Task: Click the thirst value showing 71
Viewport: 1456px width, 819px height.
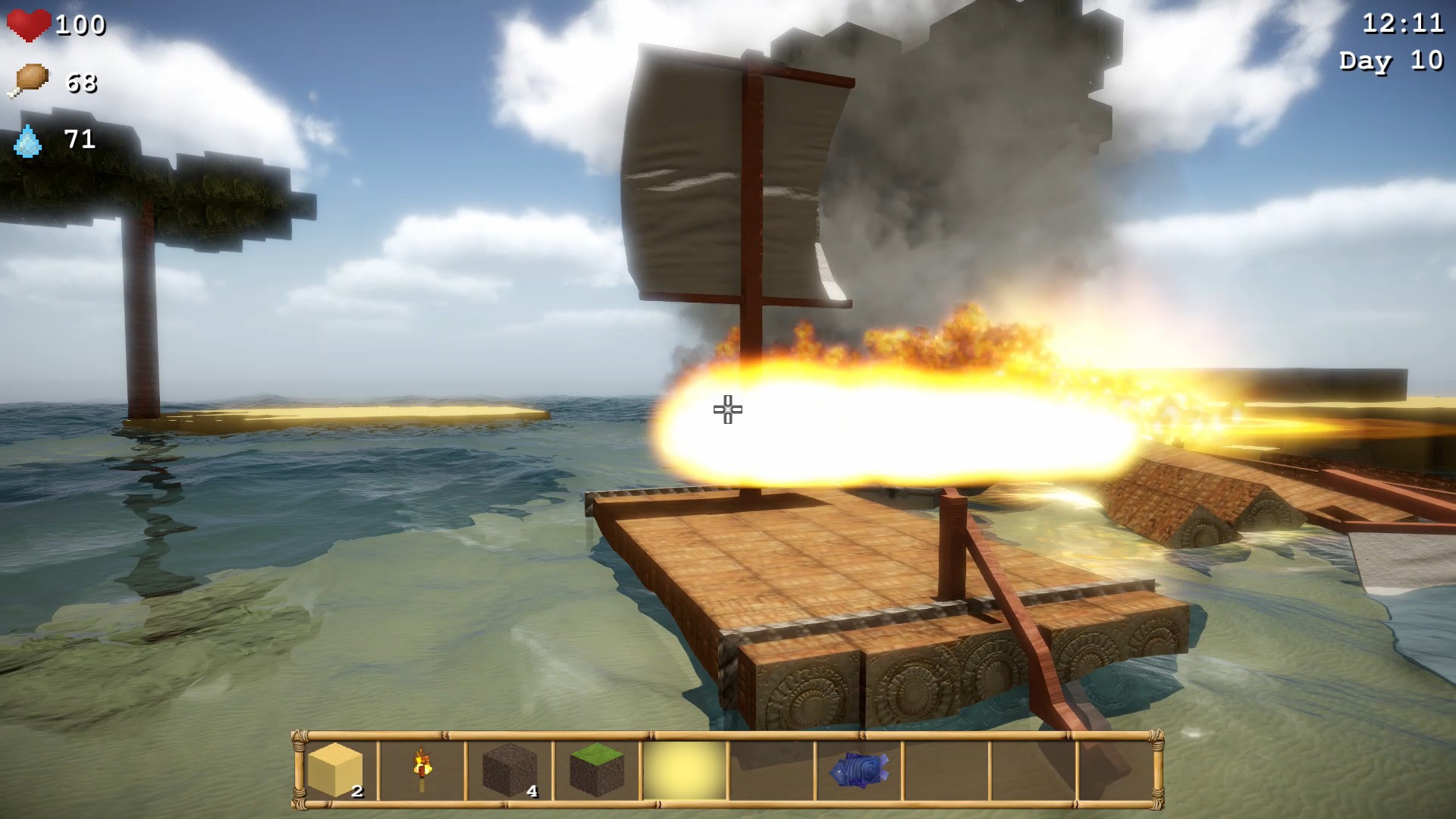Action: point(78,140)
